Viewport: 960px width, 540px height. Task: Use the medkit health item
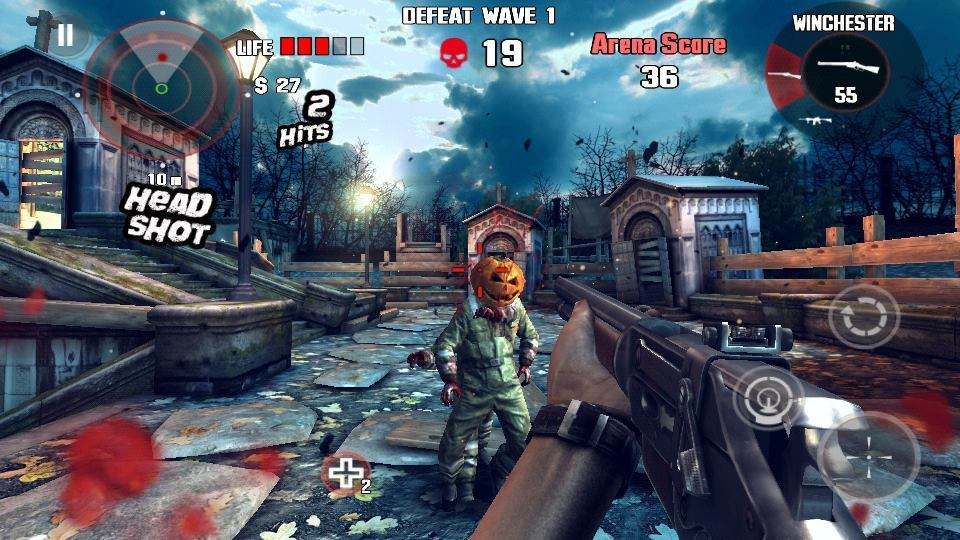coord(345,475)
